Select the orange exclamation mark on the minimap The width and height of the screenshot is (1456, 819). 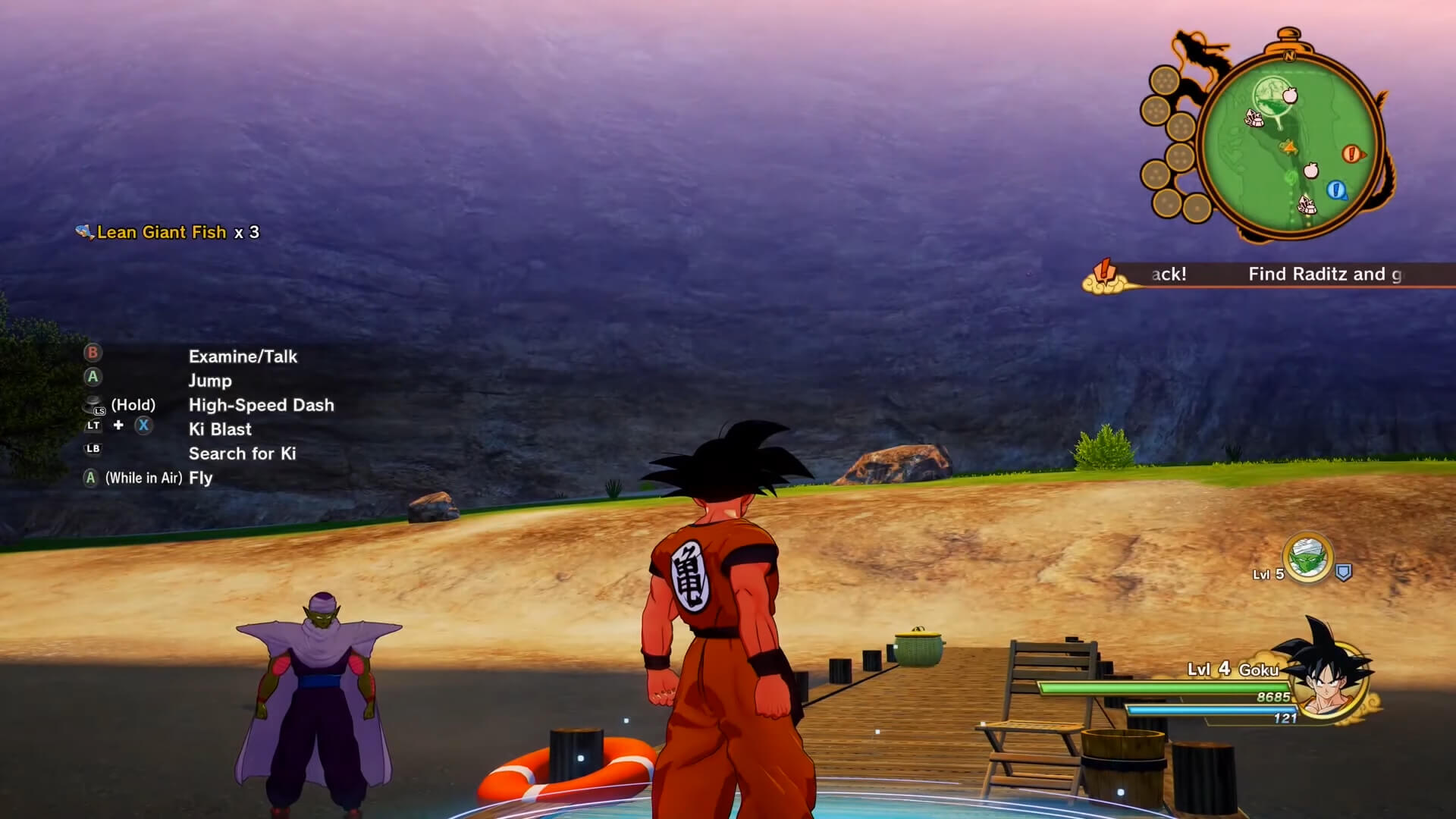coord(1351,152)
